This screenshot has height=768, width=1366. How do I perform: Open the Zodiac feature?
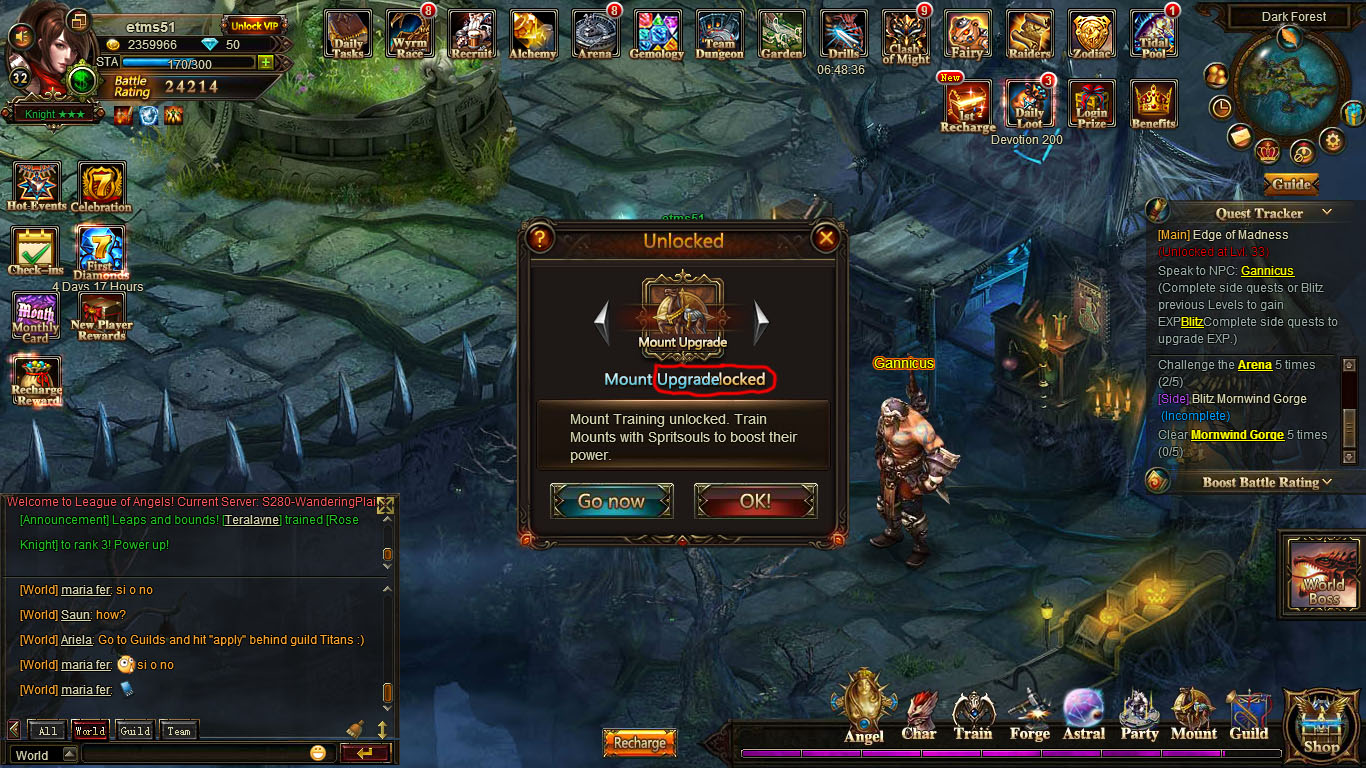1091,35
